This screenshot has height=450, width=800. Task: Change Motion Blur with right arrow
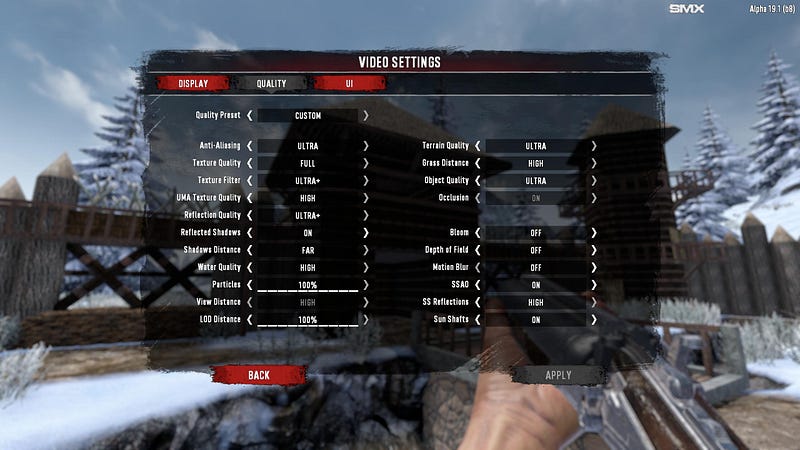[594, 267]
